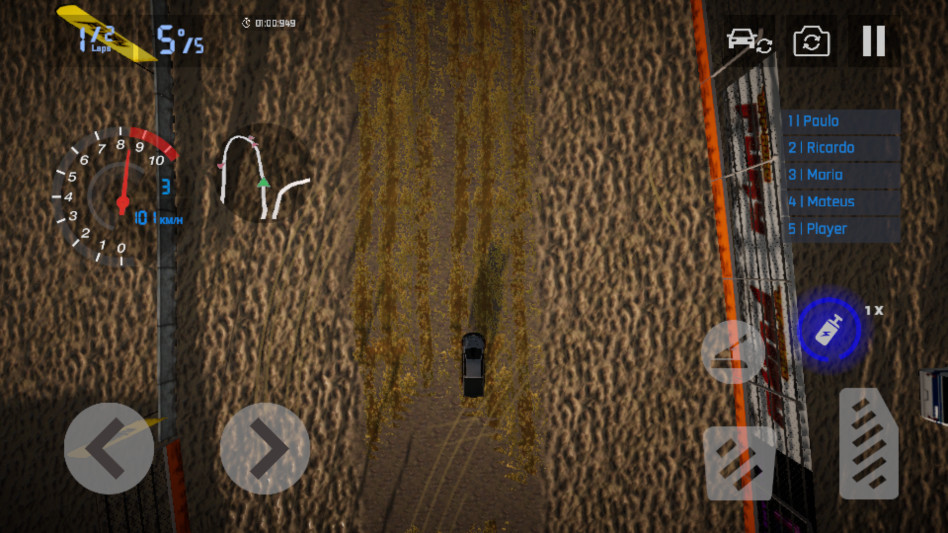
Task: Tap the car reset icon
Action: [748, 41]
